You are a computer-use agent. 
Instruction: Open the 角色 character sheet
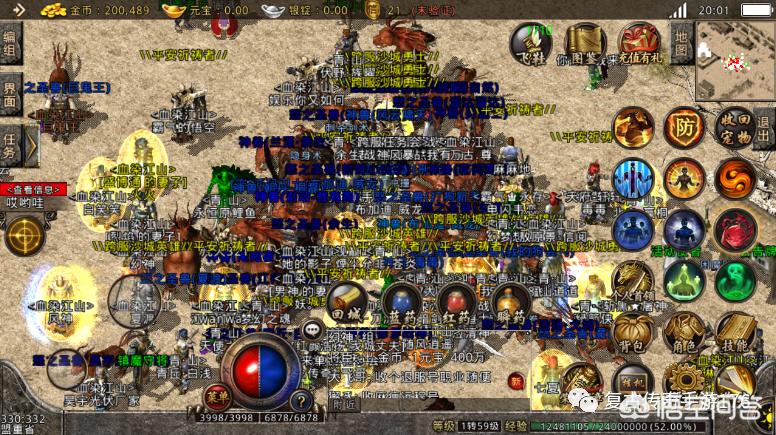point(684,335)
